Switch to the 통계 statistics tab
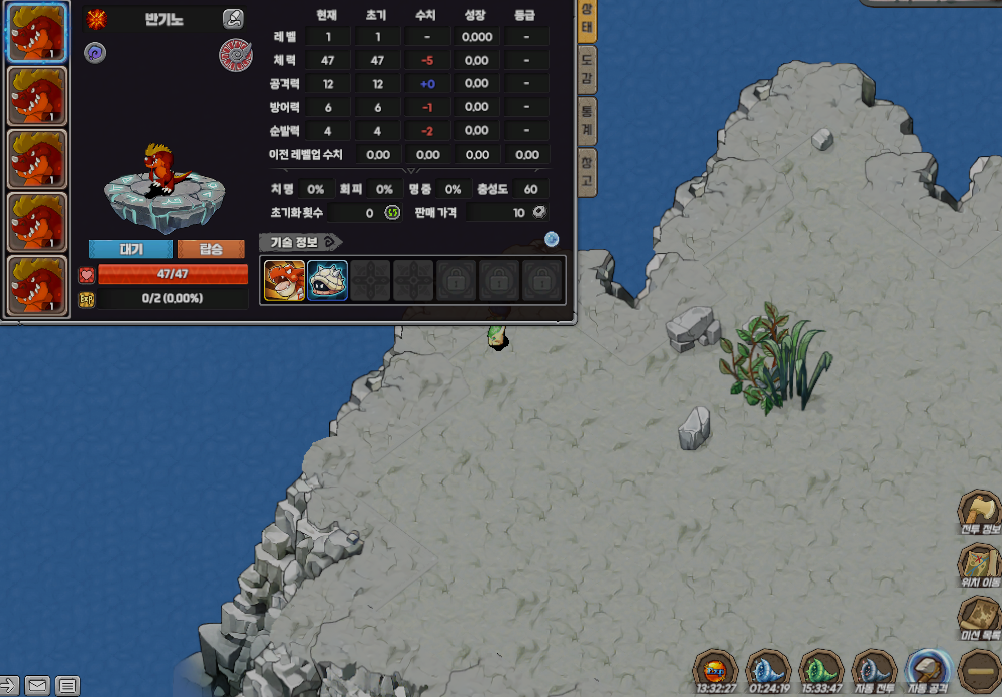The height and width of the screenshot is (697, 1002). pos(588,124)
